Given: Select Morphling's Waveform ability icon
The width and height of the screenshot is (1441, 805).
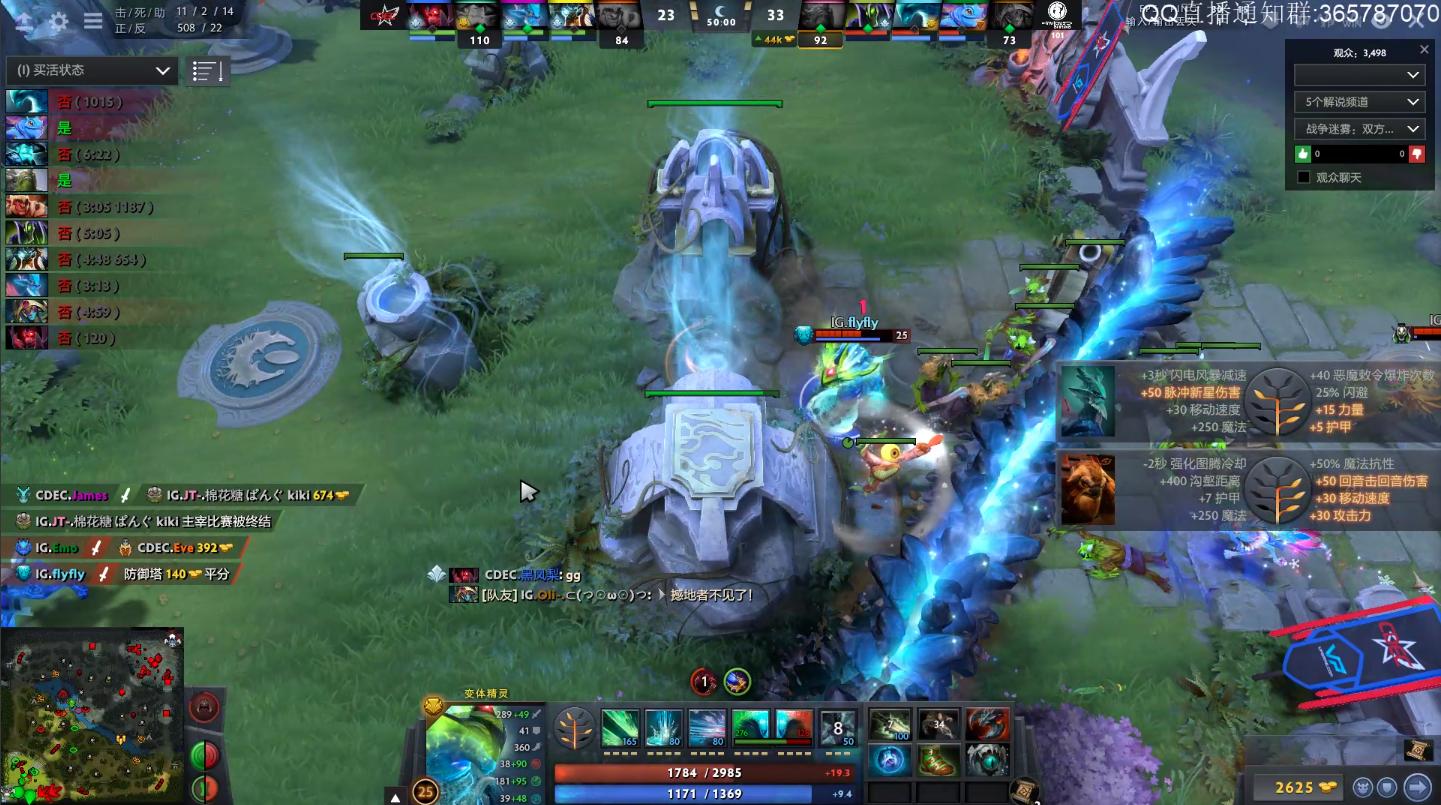Looking at the screenshot, I should (619, 727).
